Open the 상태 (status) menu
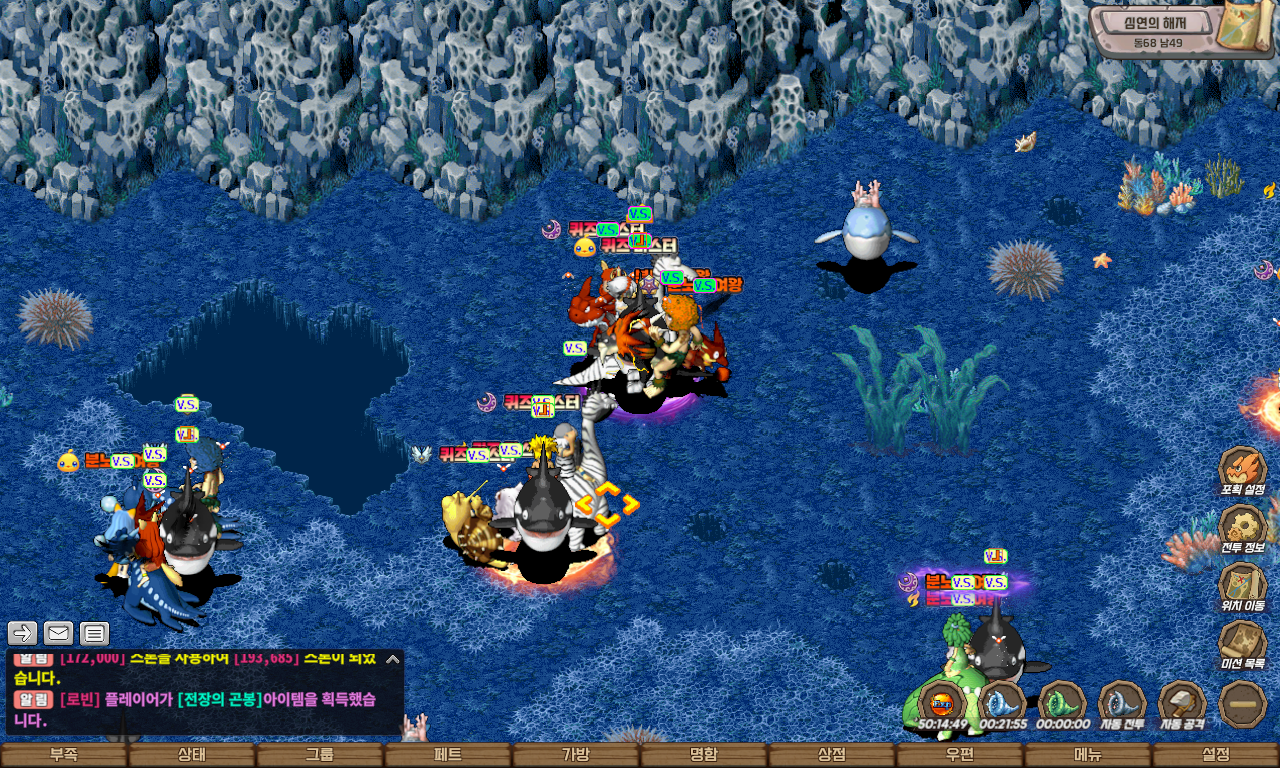 pyautogui.click(x=192, y=755)
